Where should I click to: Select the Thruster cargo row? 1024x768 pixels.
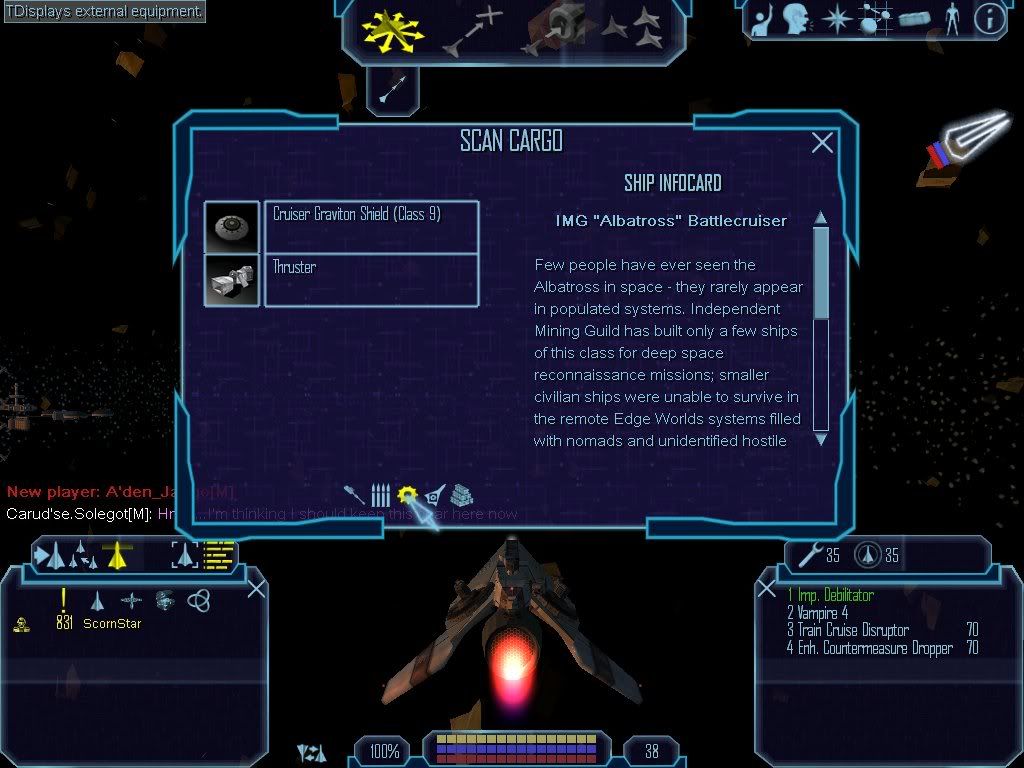(371, 280)
